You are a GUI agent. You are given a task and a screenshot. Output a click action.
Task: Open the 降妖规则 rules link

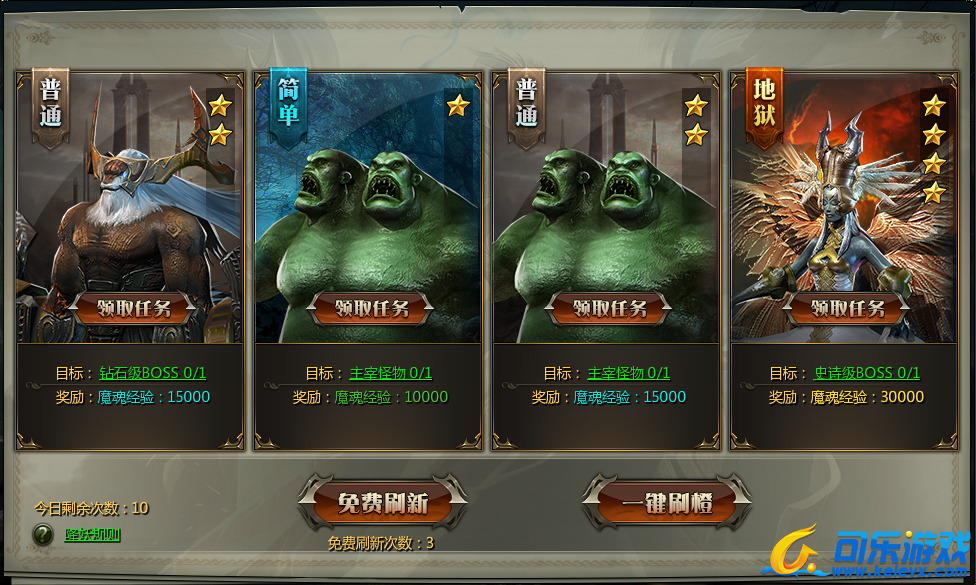click(x=93, y=535)
